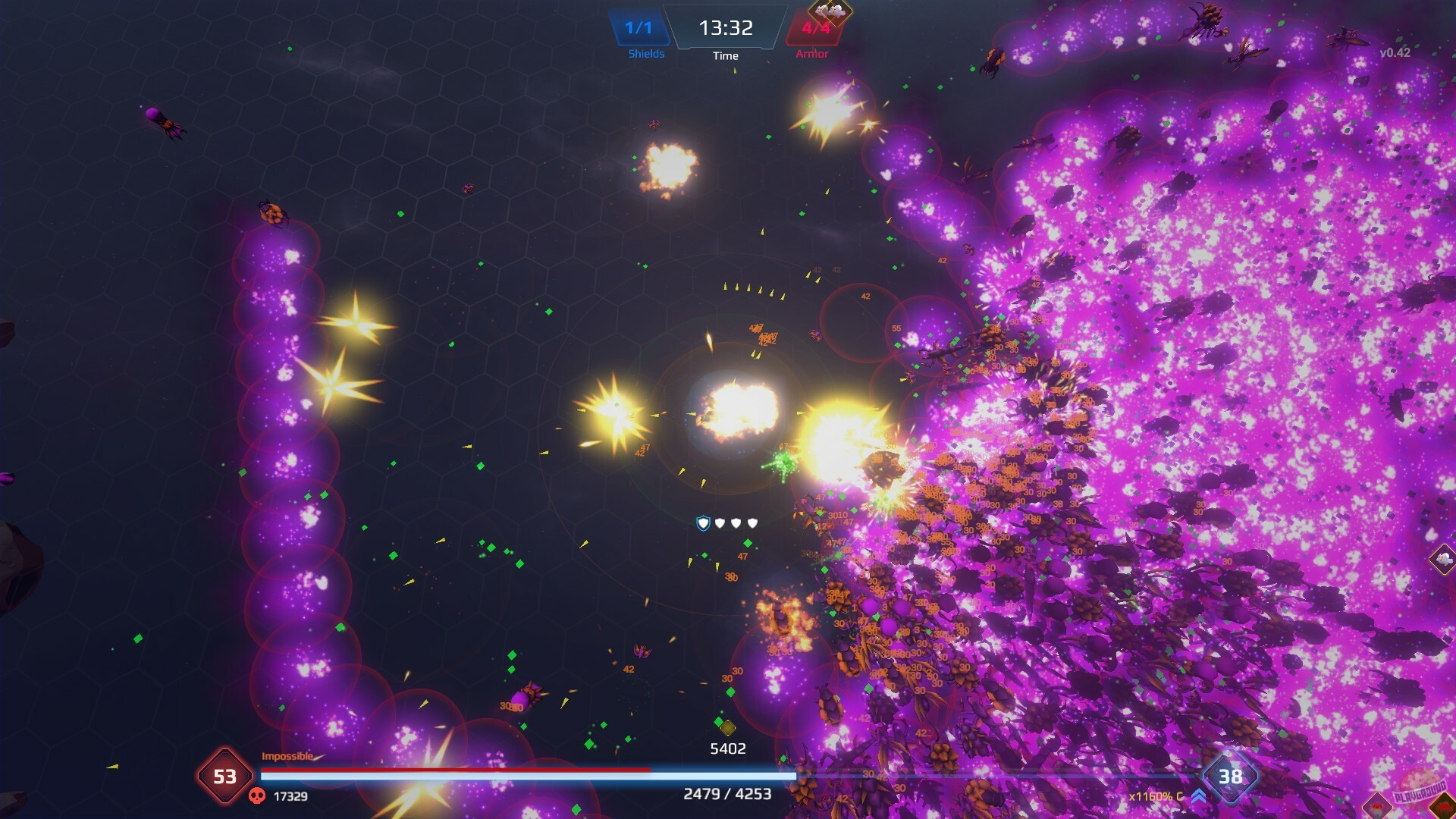This screenshot has height=819, width=1456.
Task: Expand the double-chevron upgrade arrow near x1160% C
Action: 1197,795
